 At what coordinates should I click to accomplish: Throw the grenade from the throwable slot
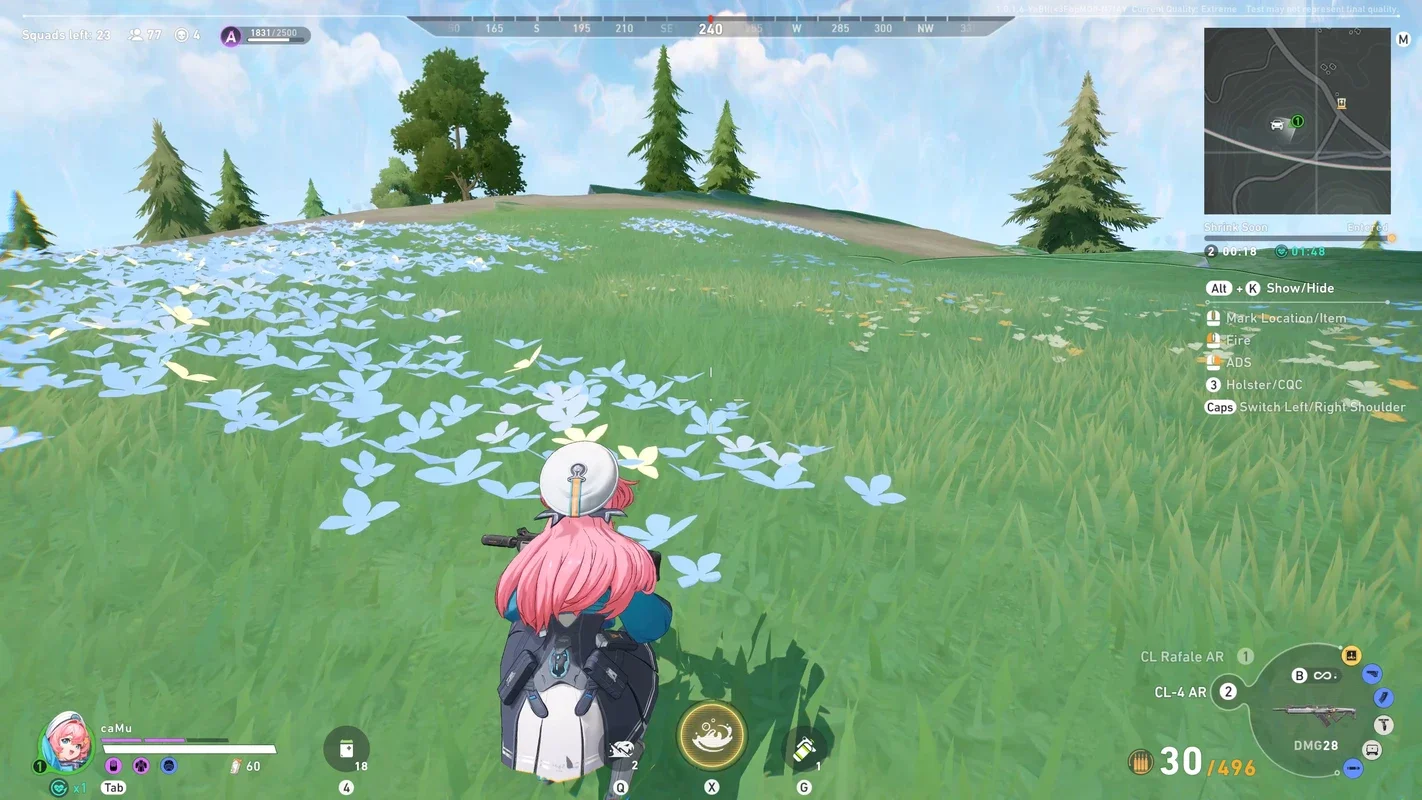tap(804, 750)
